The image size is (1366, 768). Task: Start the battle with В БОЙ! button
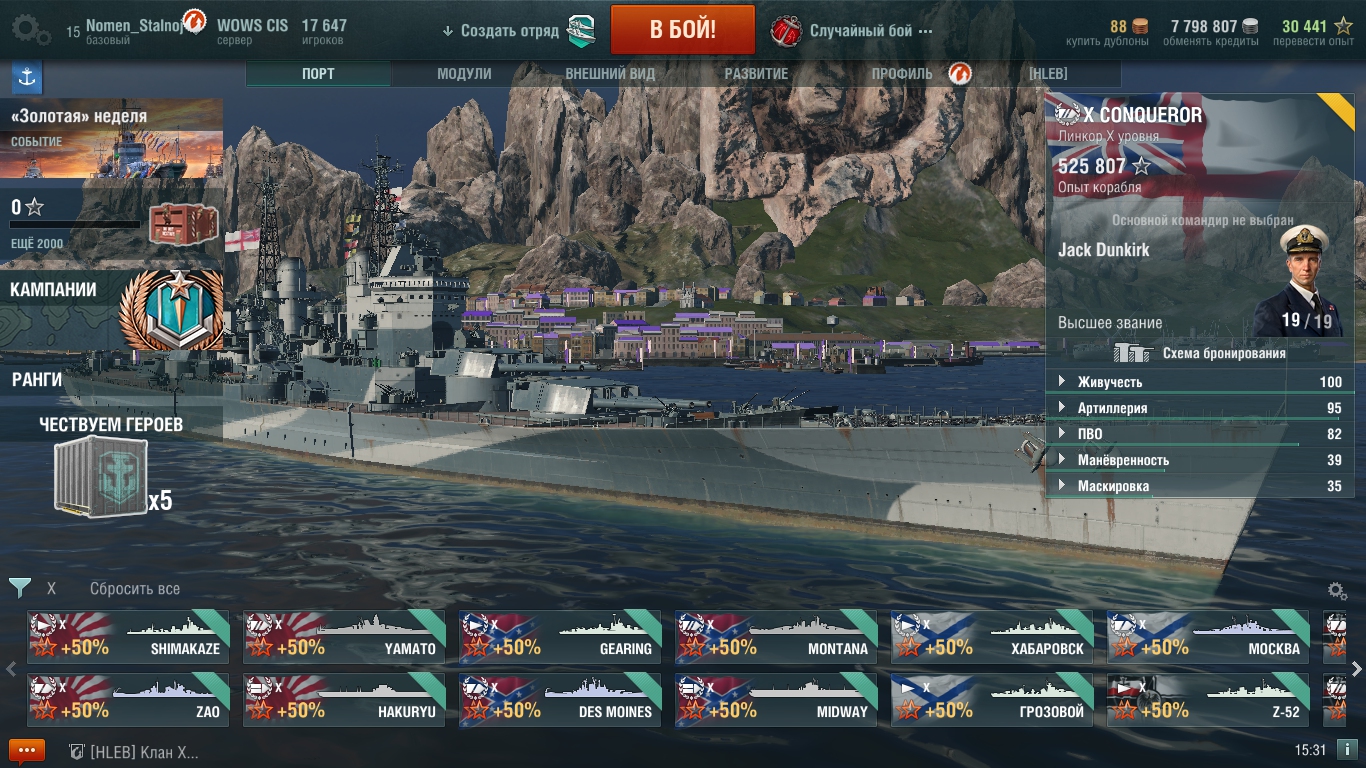682,30
